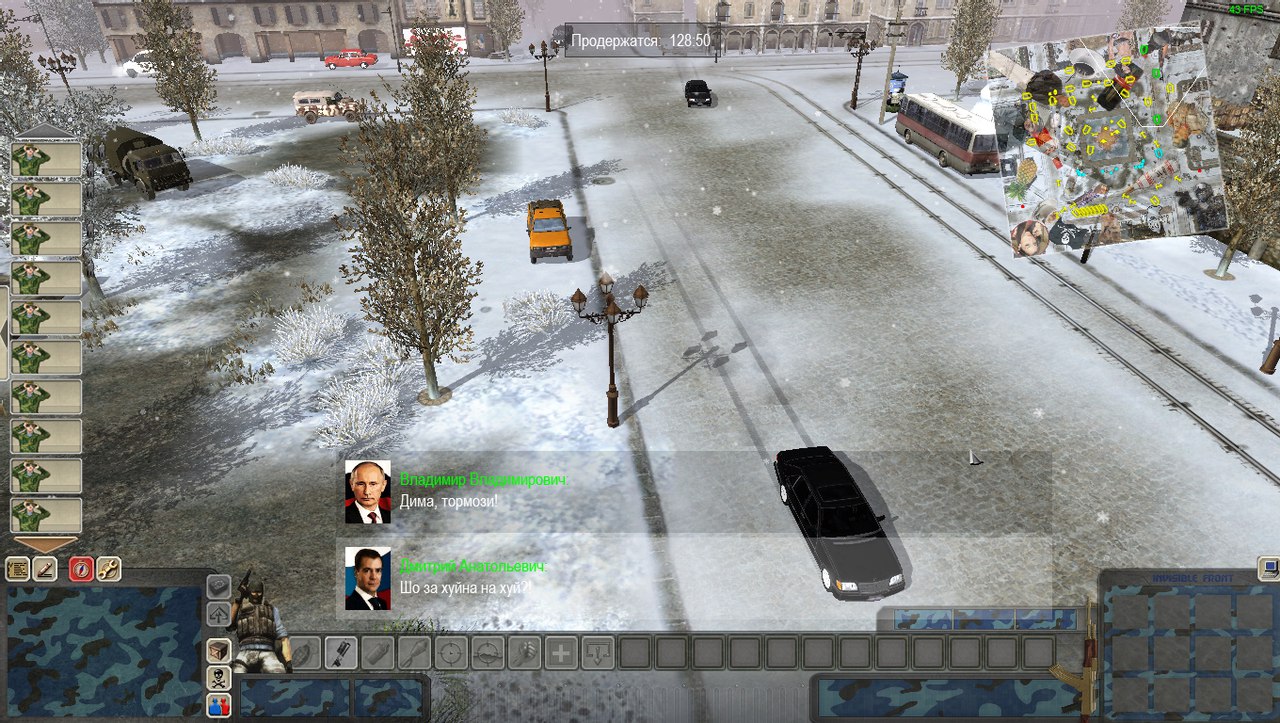Activate the fist melee action
Screen dimensions: 1280x723
point(524,653)
